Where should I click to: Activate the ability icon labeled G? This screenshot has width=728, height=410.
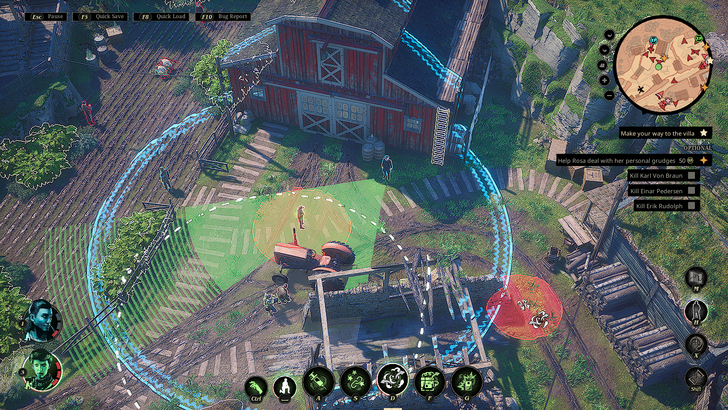click(x=465, y=381)
